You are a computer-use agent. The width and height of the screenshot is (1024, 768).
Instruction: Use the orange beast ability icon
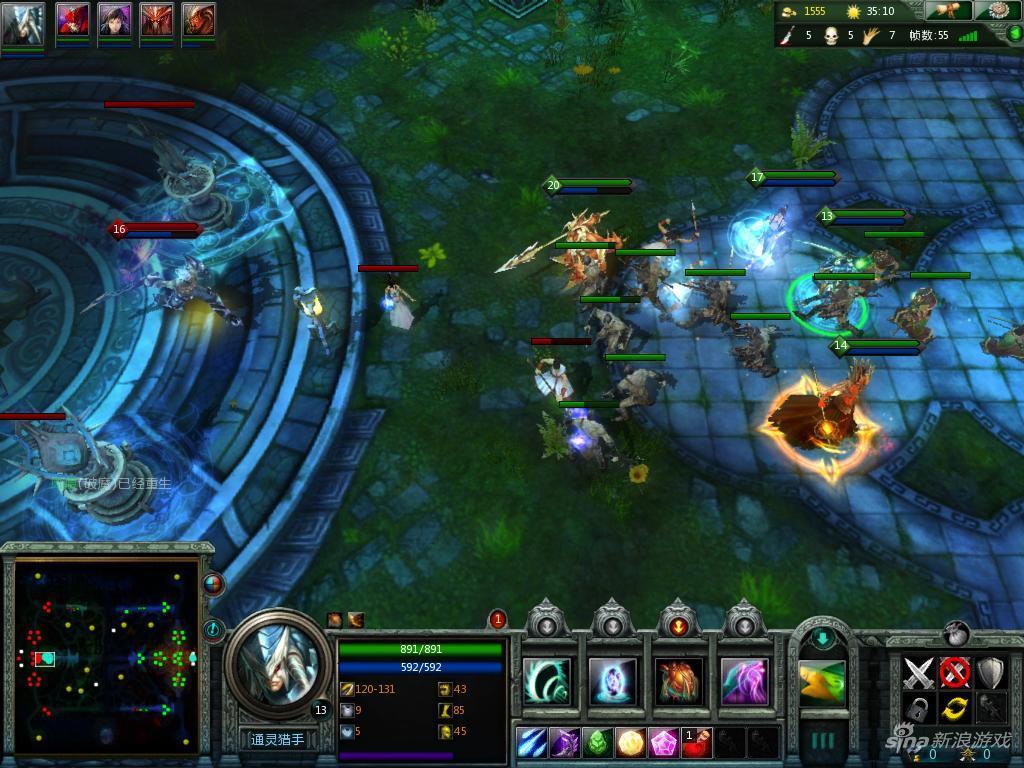coord(679,681)
